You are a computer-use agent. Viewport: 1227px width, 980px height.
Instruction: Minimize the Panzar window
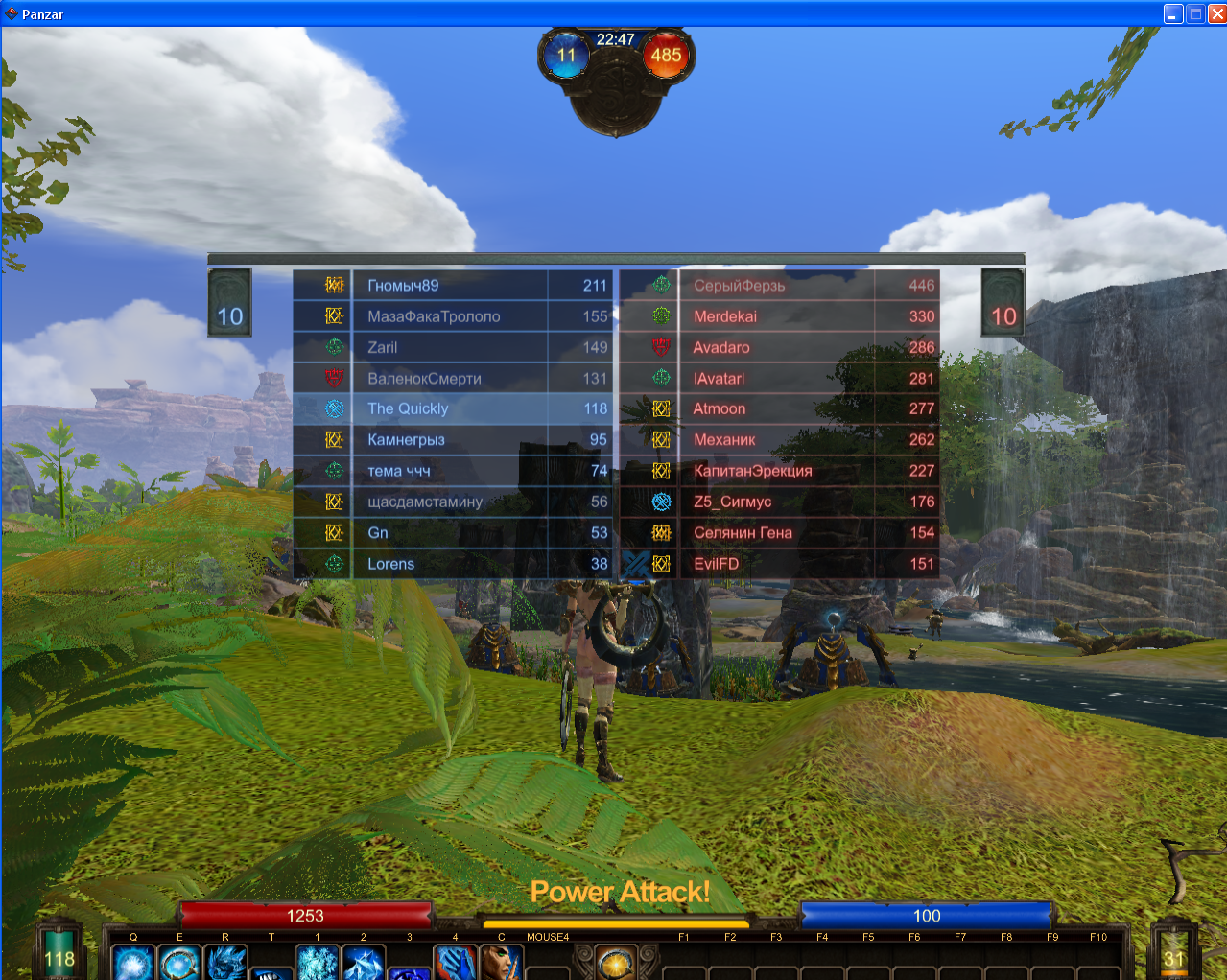click(1173, 13)
